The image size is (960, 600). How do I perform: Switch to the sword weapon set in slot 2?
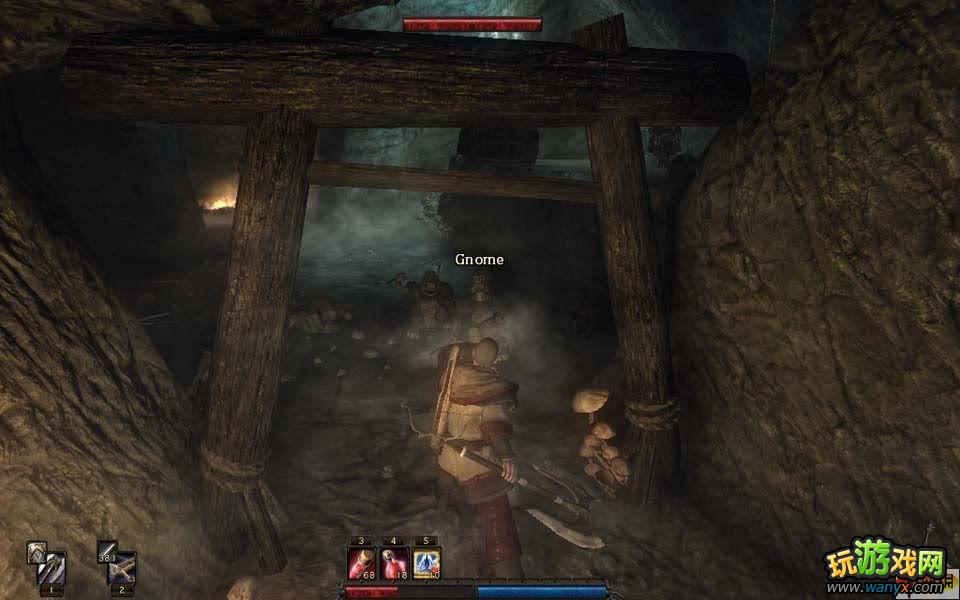pyautogui.click(x=120, y=565)
